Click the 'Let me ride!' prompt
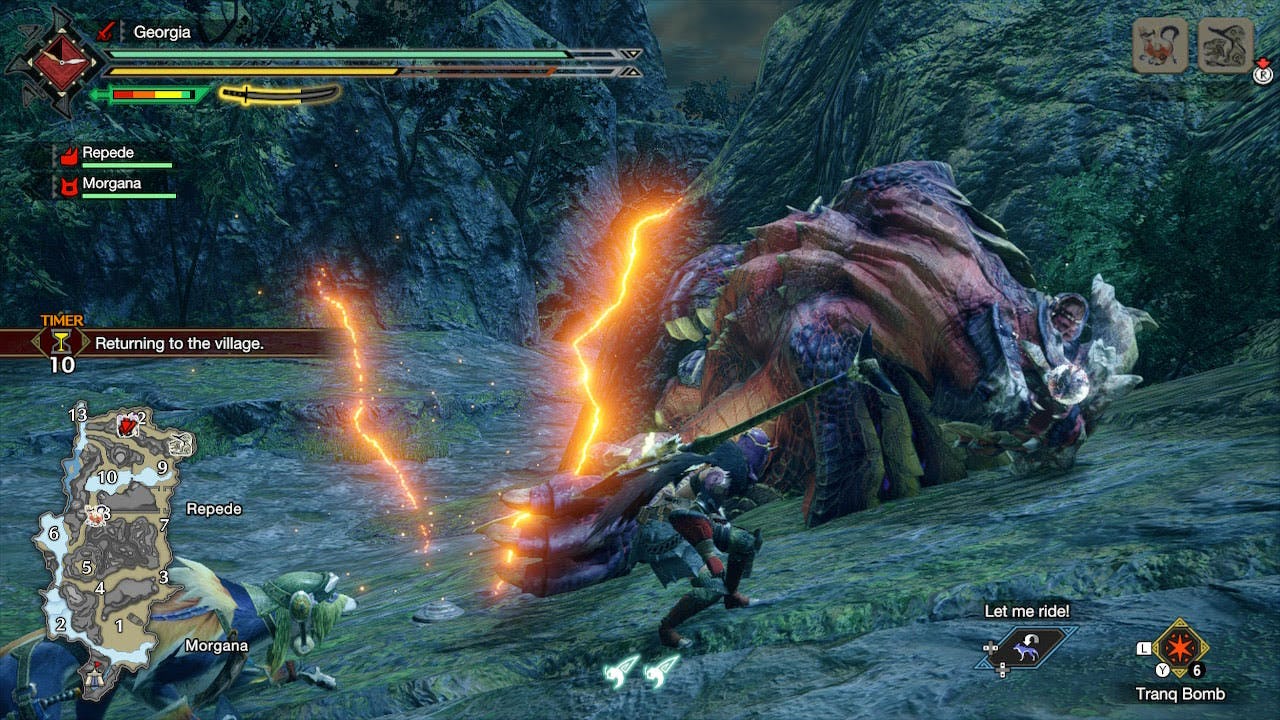1280x720 pixels. 1026,611
